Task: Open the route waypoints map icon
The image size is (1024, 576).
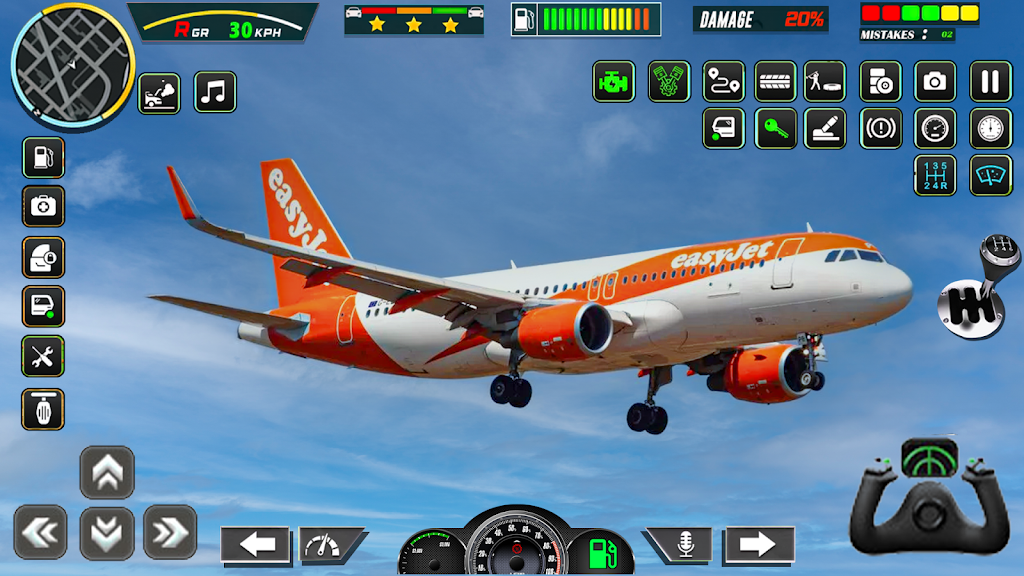Action: (723, 81)
